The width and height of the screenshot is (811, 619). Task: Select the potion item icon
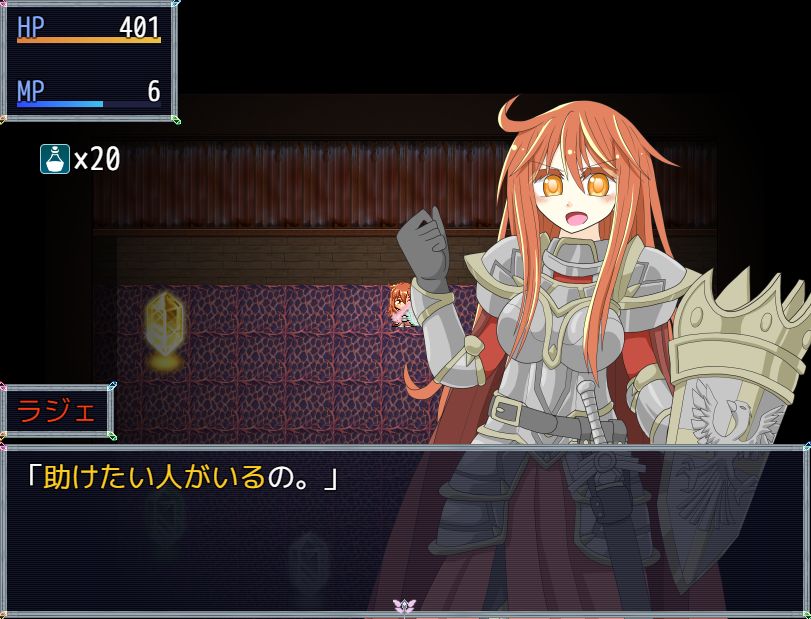[54, 159]
